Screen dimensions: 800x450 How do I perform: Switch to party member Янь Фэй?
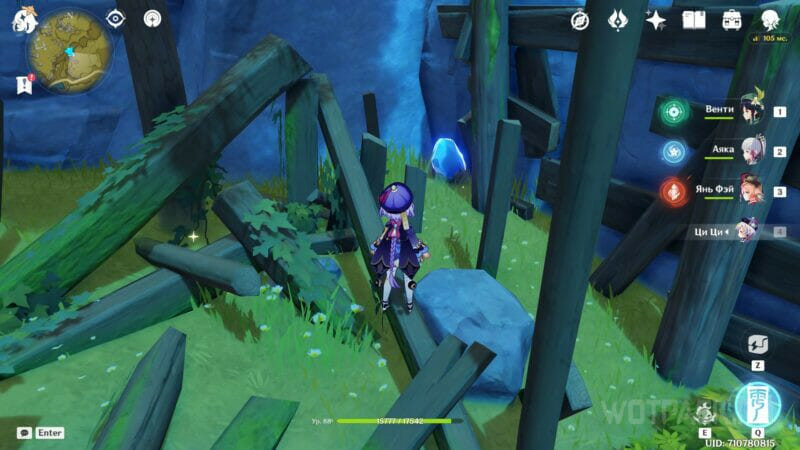751,191
